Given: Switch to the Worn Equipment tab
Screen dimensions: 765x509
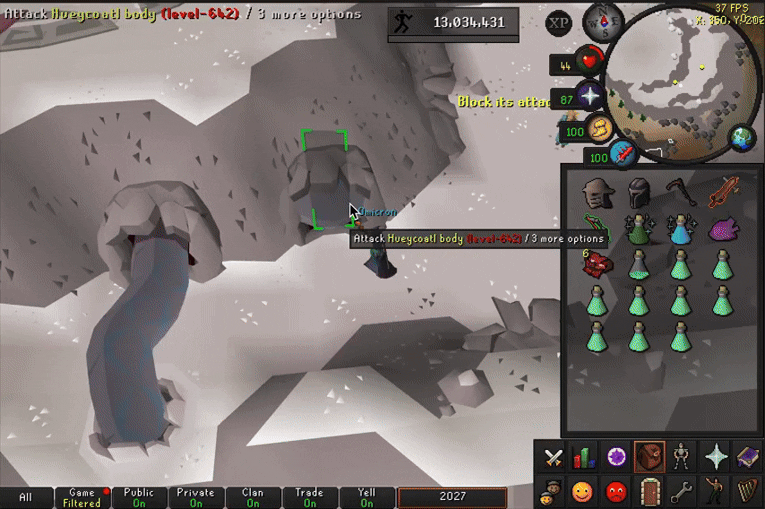Looking at the screenshot, I should tap(680, 459).
